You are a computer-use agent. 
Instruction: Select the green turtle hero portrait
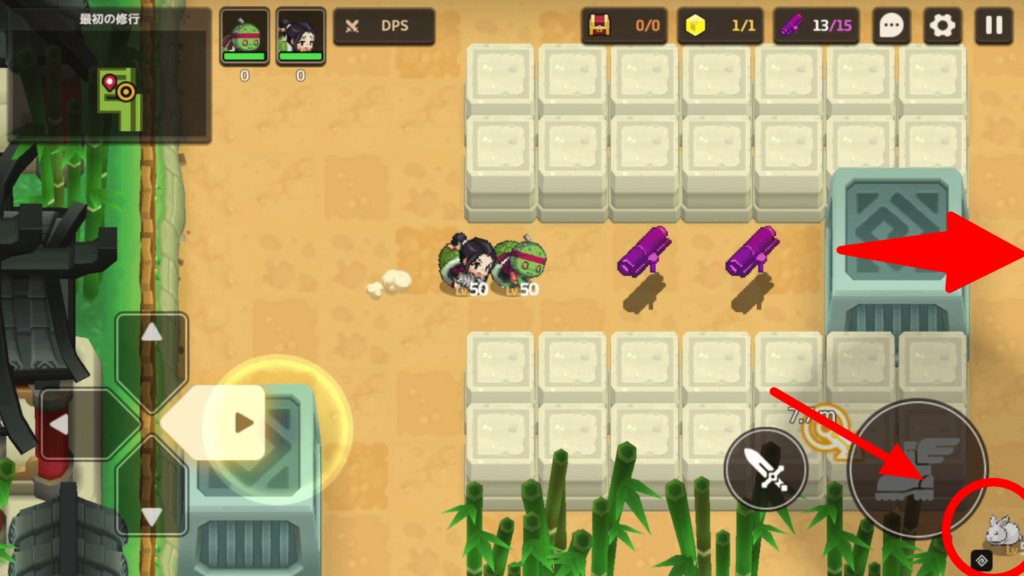point(244,37)
